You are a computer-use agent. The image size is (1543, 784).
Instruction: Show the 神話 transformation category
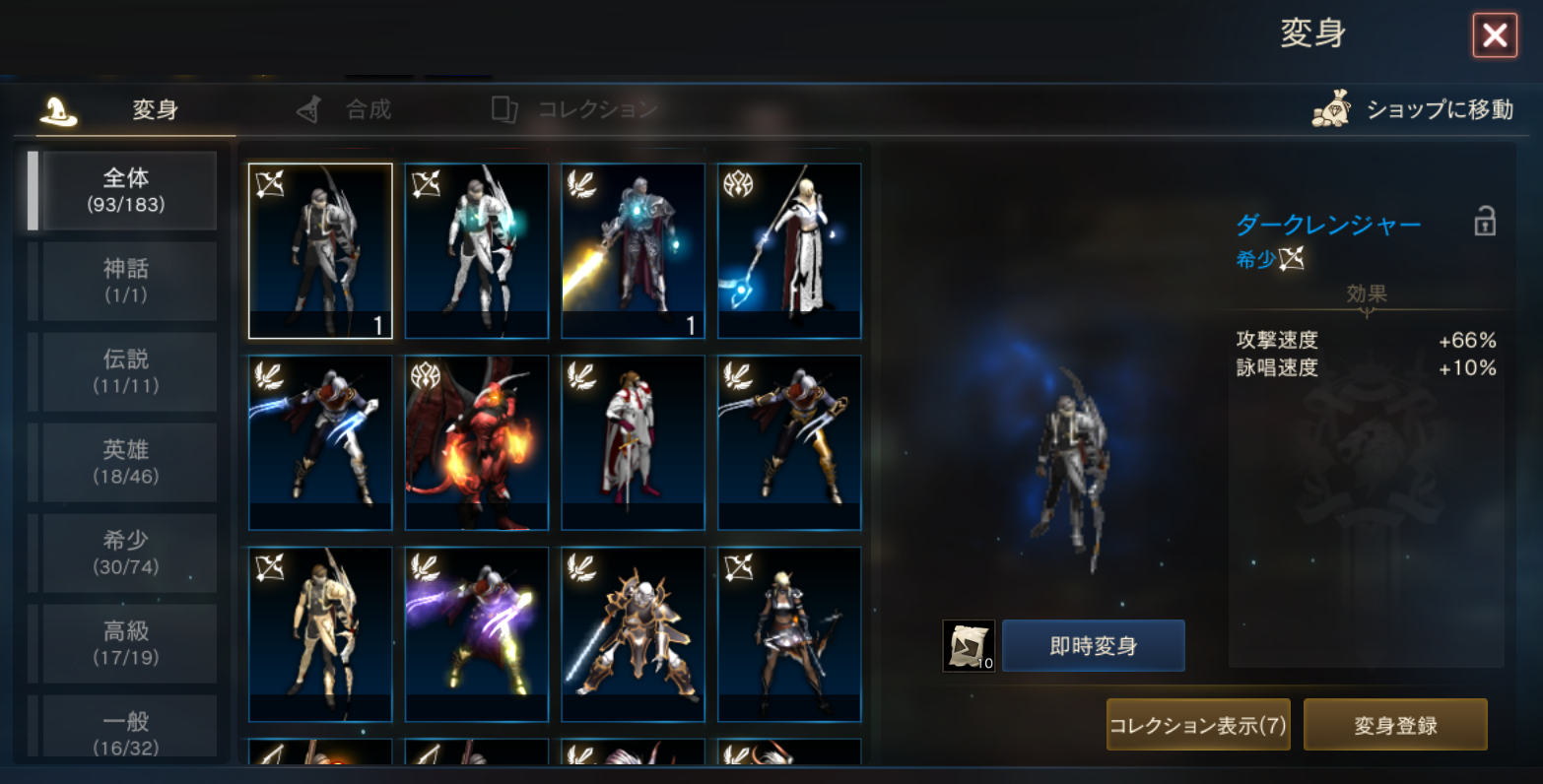(x=127, y=281)
